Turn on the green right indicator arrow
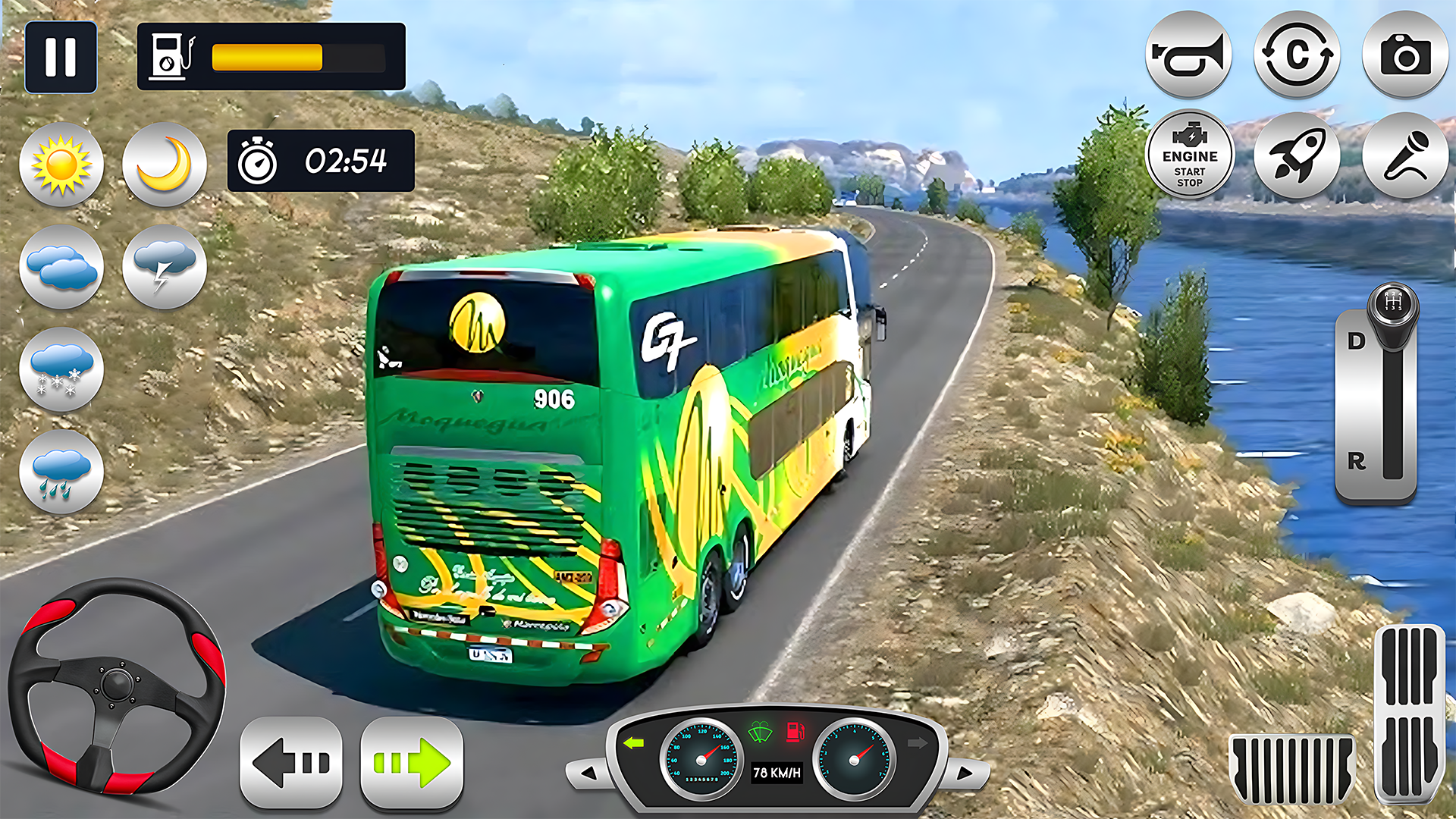Image resolution: width=1456 pixels, height=819 pixels. coord(412,762)
